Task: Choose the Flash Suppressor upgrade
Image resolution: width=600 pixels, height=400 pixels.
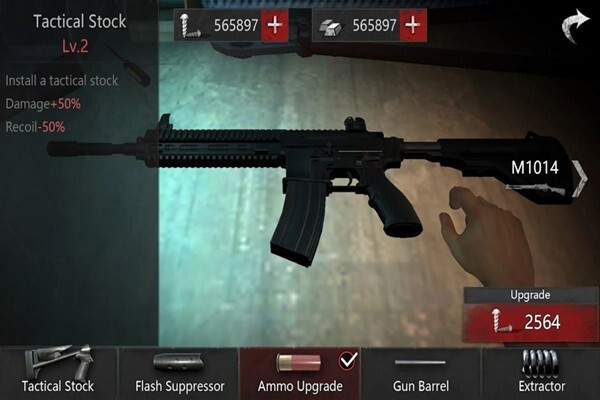Action: tap(180, 373)
